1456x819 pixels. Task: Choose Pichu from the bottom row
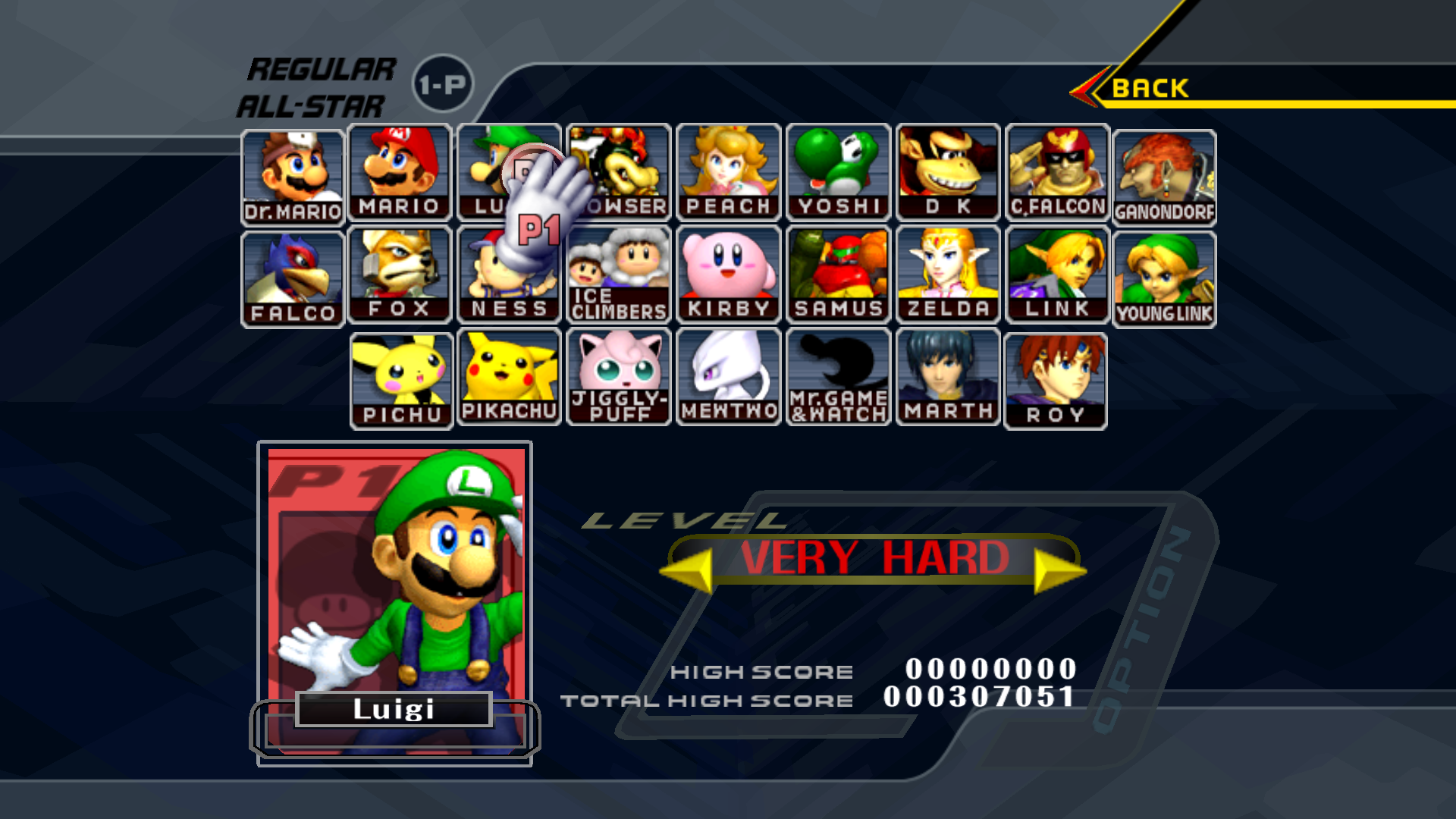[x=402, y=381]
